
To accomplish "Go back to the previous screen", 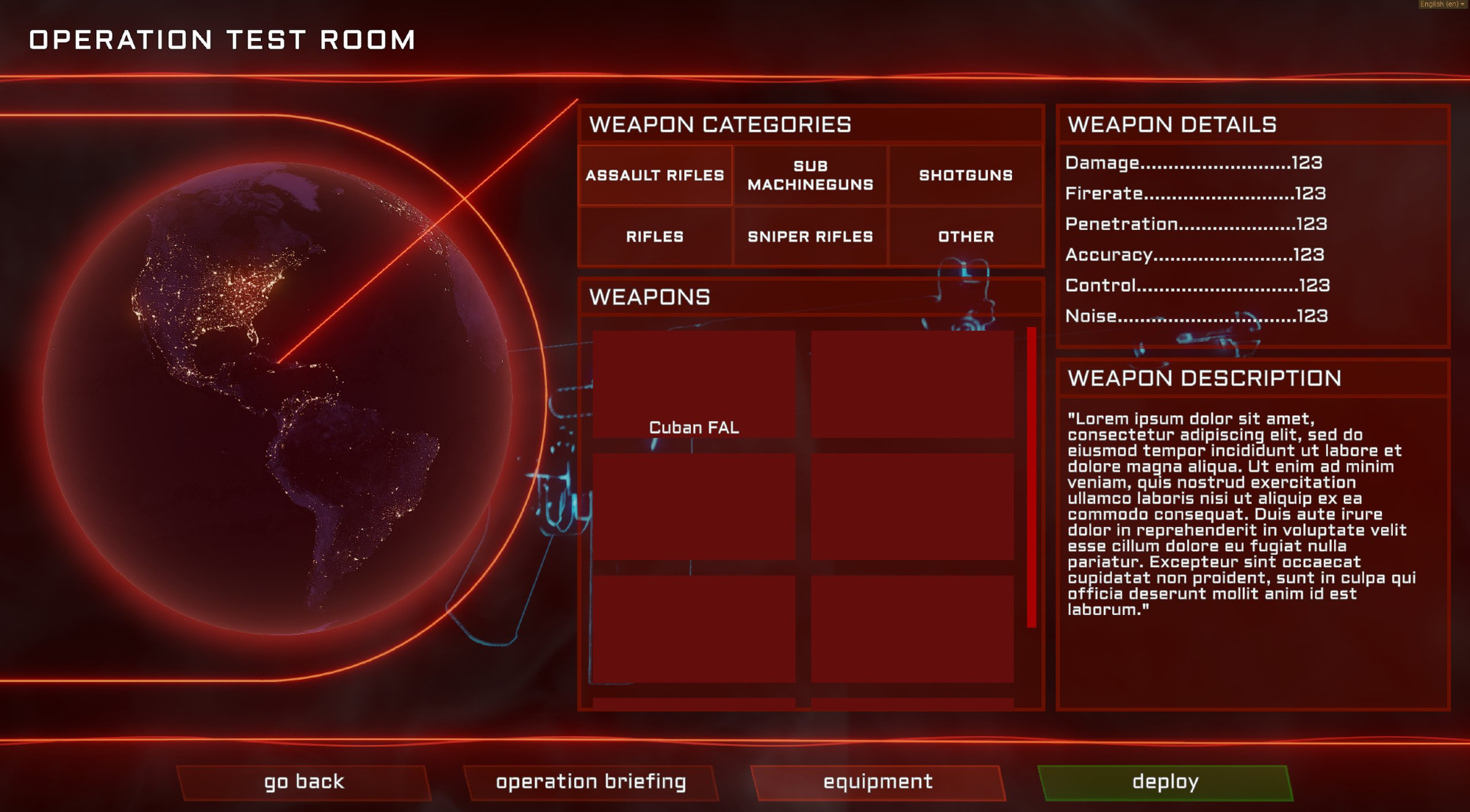I will click(304, 782).
